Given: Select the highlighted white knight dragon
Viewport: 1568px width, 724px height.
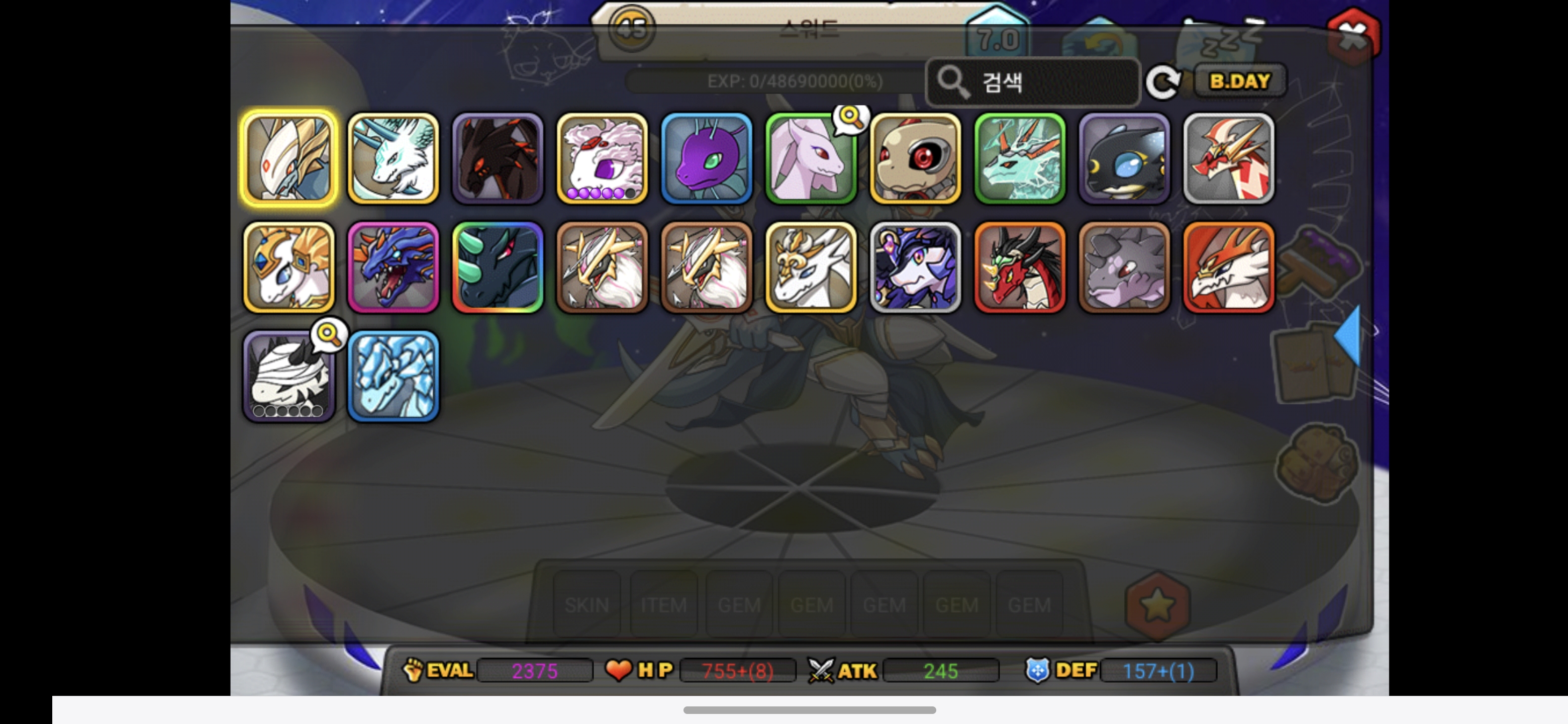Looking at the screenshot, I should [x=288, y=158].
